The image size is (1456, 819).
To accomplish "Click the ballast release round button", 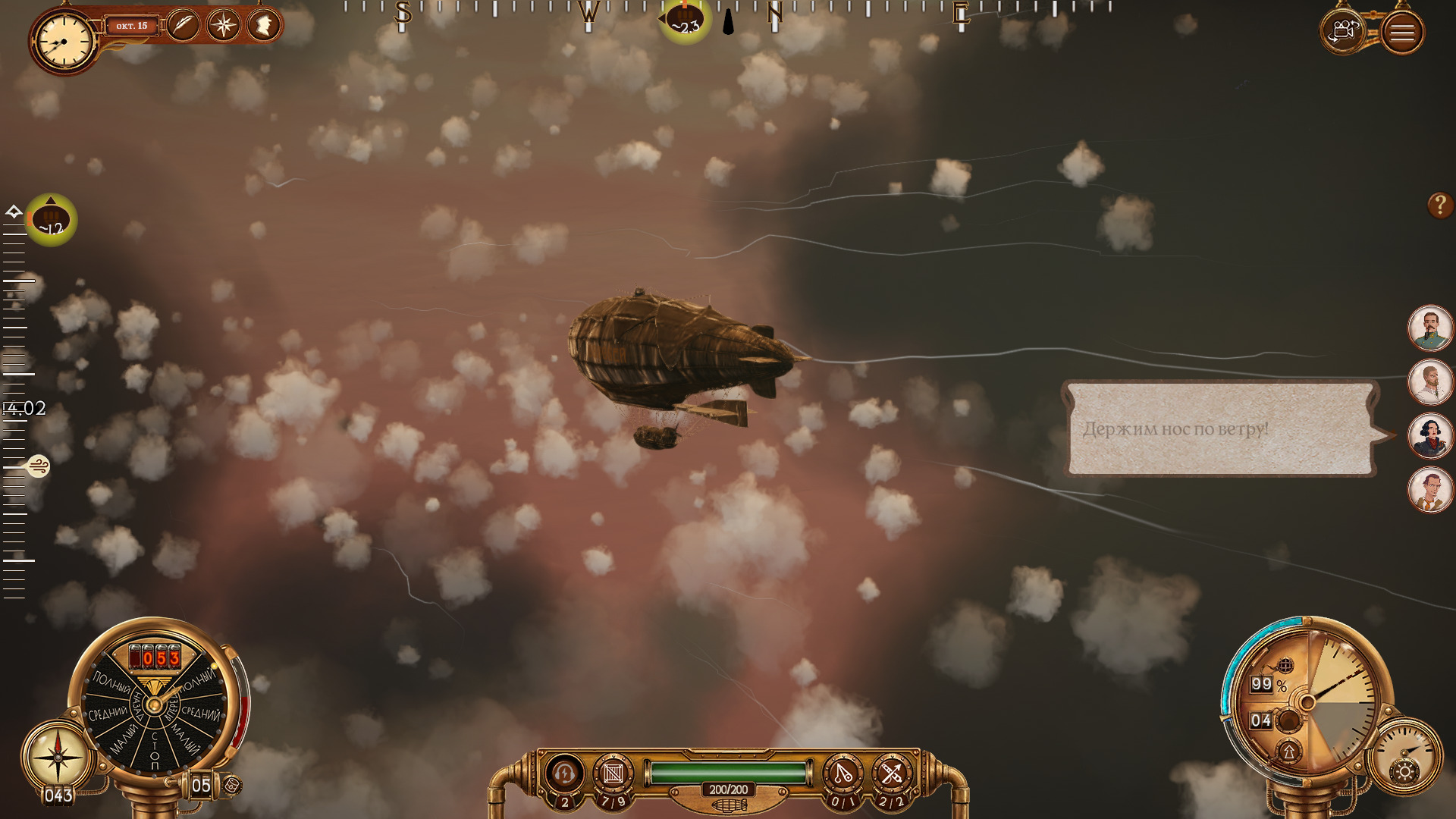I will point(1288,720).
